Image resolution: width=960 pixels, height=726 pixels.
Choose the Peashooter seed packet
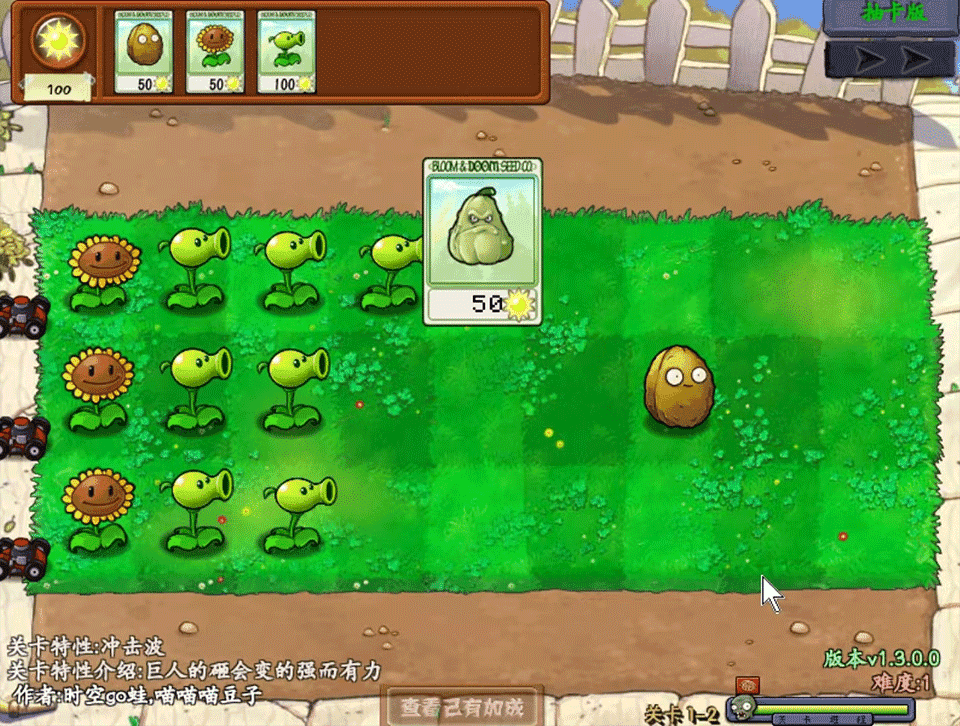point(286,52)
